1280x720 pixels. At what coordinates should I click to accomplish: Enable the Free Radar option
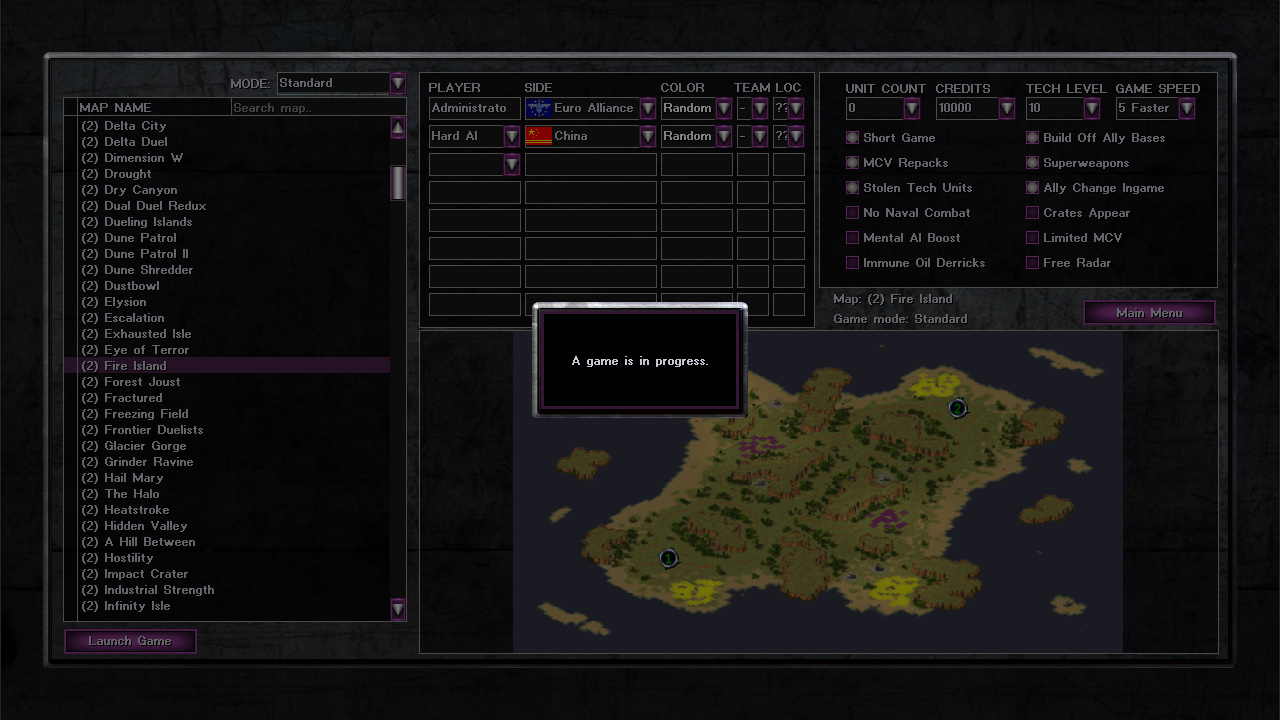click(1033, 263)
